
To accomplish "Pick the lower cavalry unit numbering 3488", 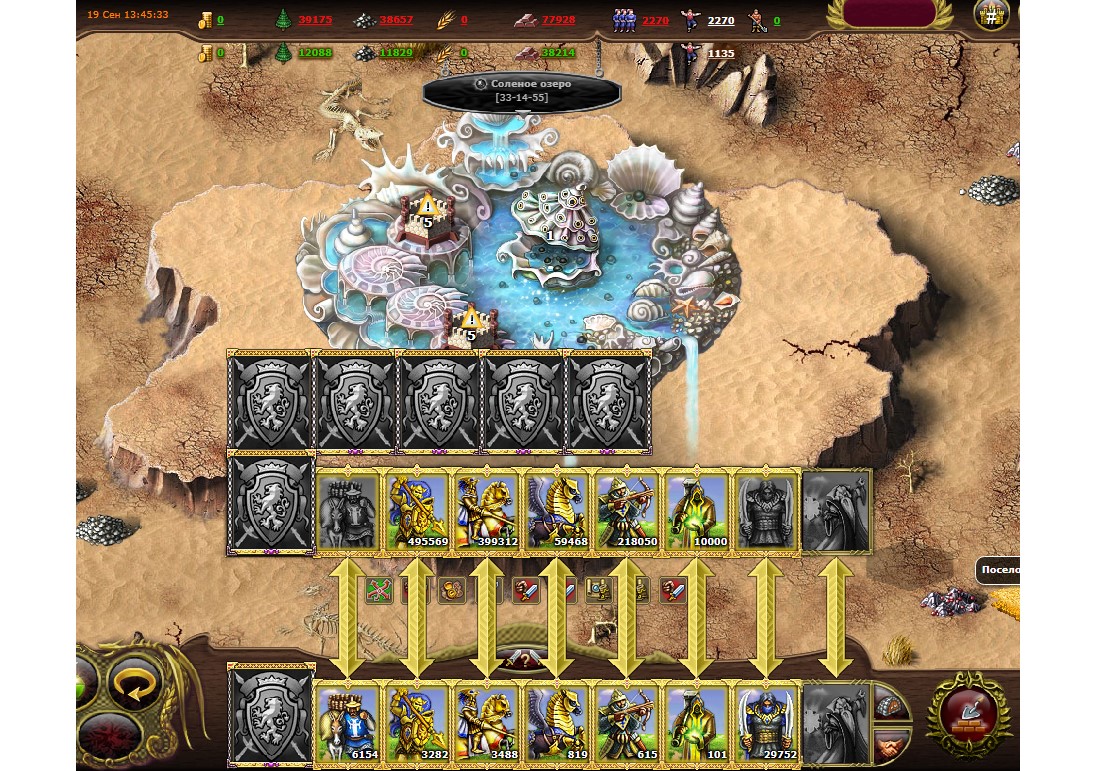I will [x=486, y=724].
